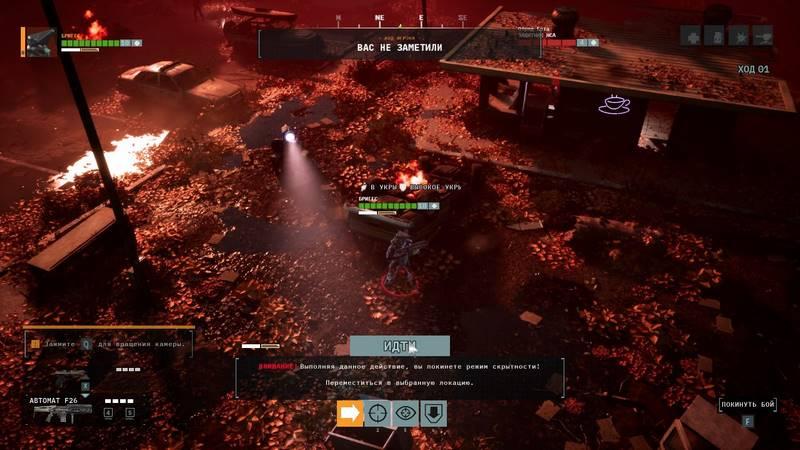
Task: Click the burst-shaped icon in top row
Action: click(x=739, y=36)
